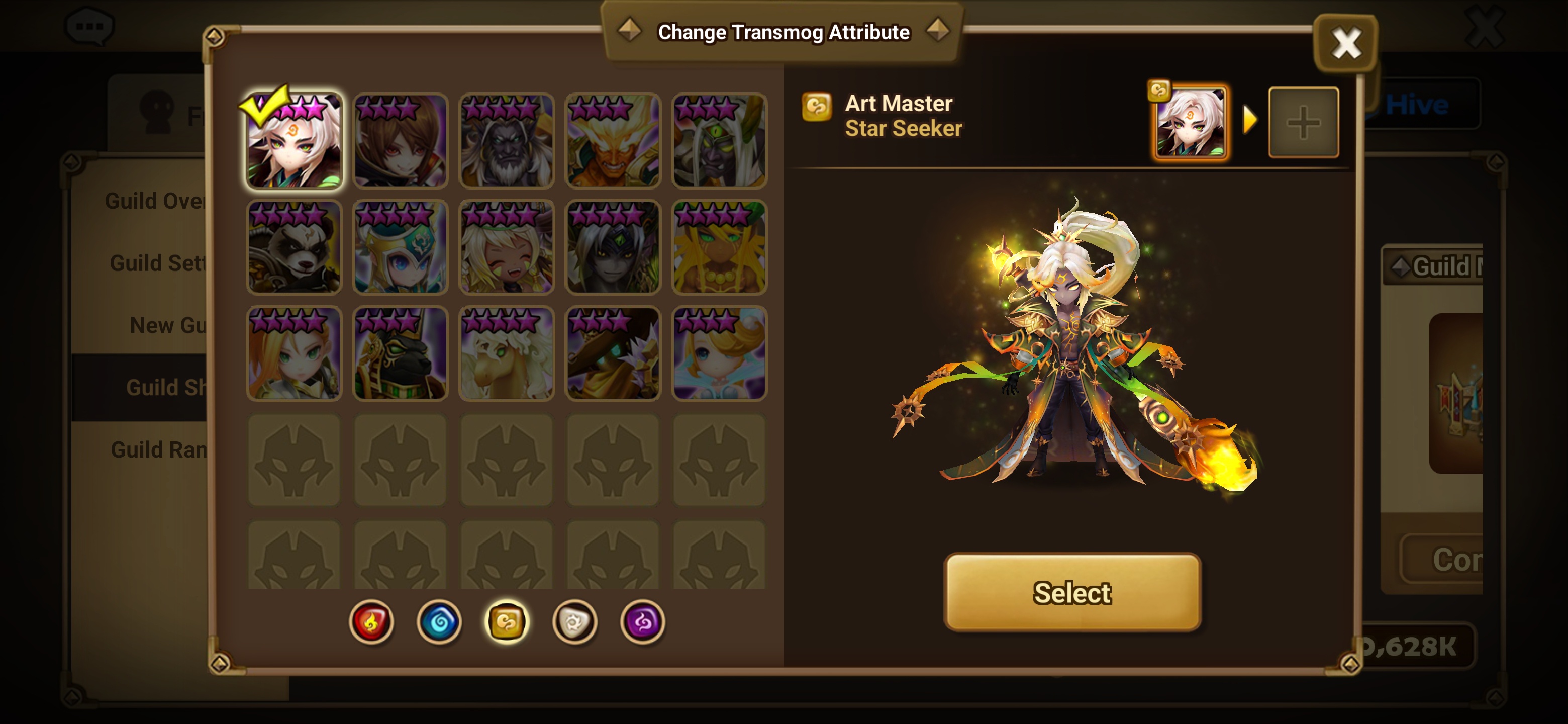Screen dimensions: 1568x724
Task: Select the golden unicorn monster portrait
Action: point(507,353)
